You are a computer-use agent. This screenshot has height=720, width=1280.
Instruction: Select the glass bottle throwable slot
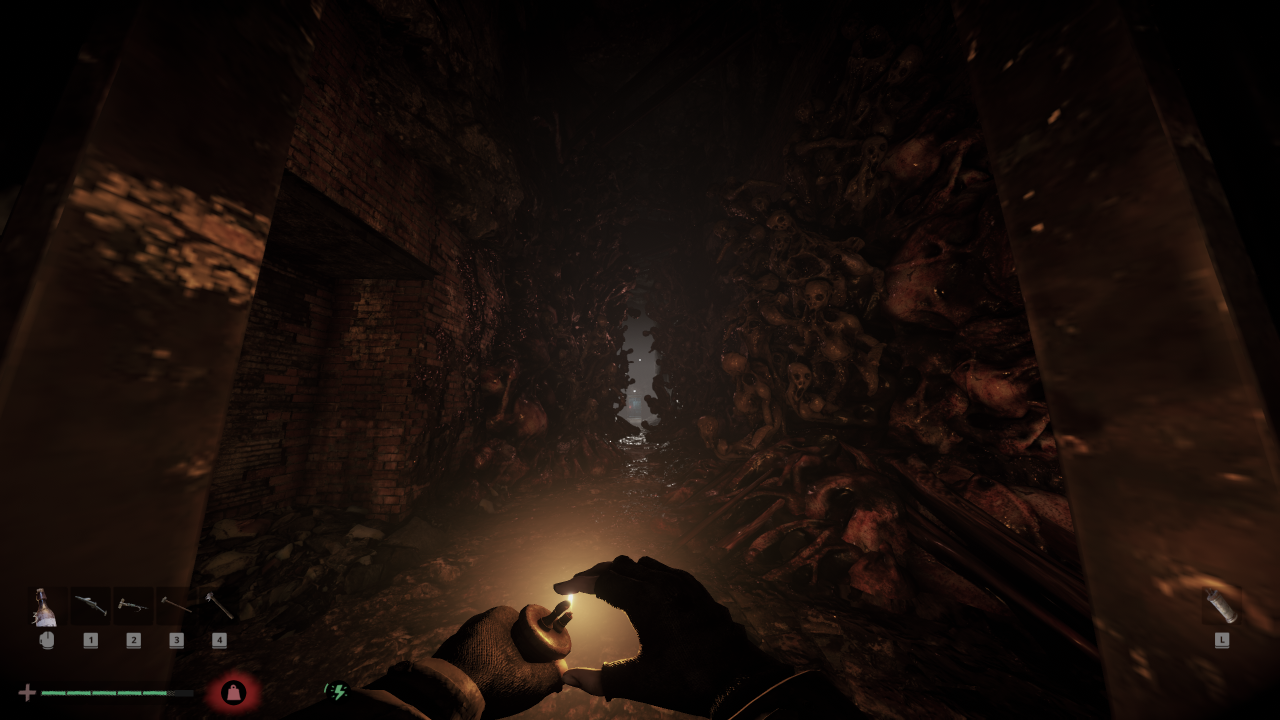(x=46, y=607)
